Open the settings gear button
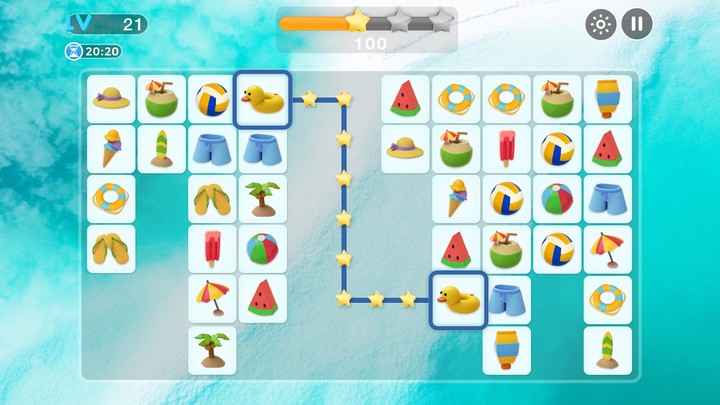The width and height of the screenshot is (720, 405). click(x=600, y=24)
